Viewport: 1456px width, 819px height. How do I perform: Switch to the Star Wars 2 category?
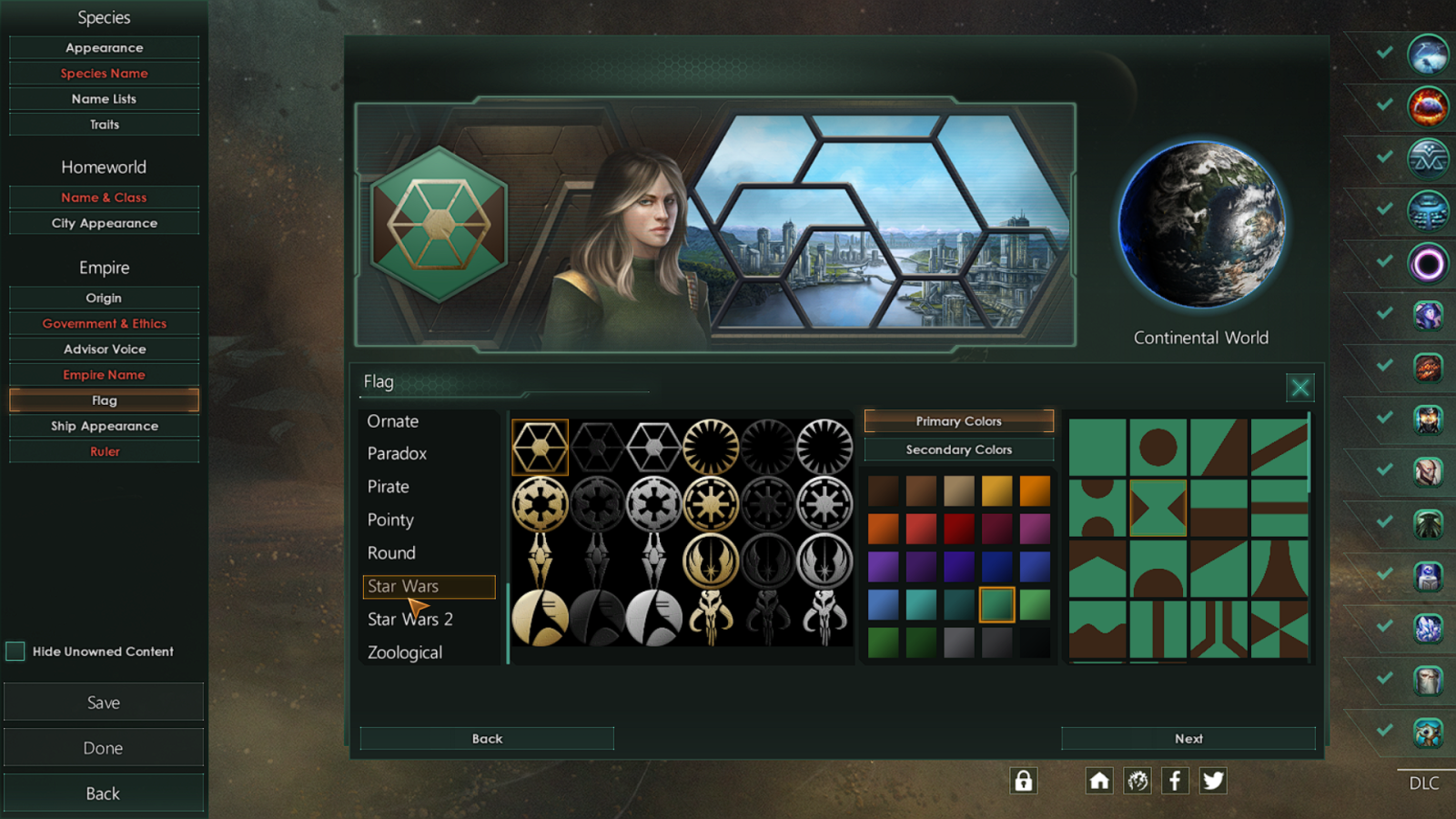(410, 620)
